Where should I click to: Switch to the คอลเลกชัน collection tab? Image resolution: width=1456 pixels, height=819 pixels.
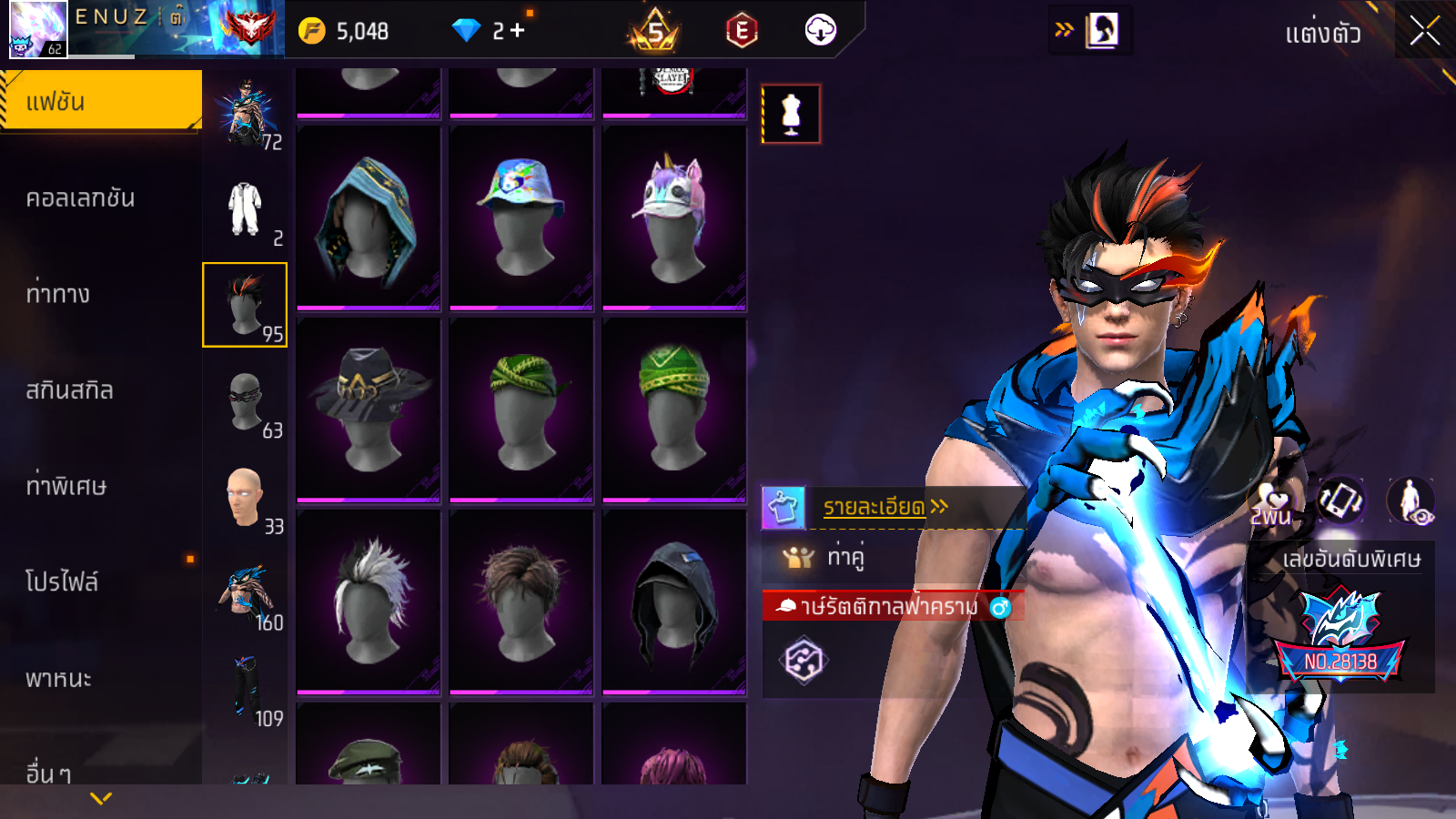(x=82, y=198)
